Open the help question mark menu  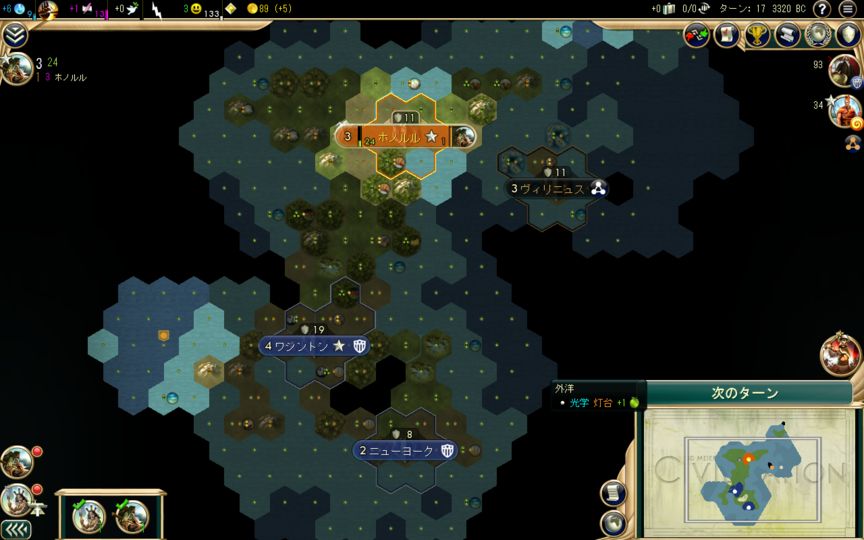coord(821,9)
